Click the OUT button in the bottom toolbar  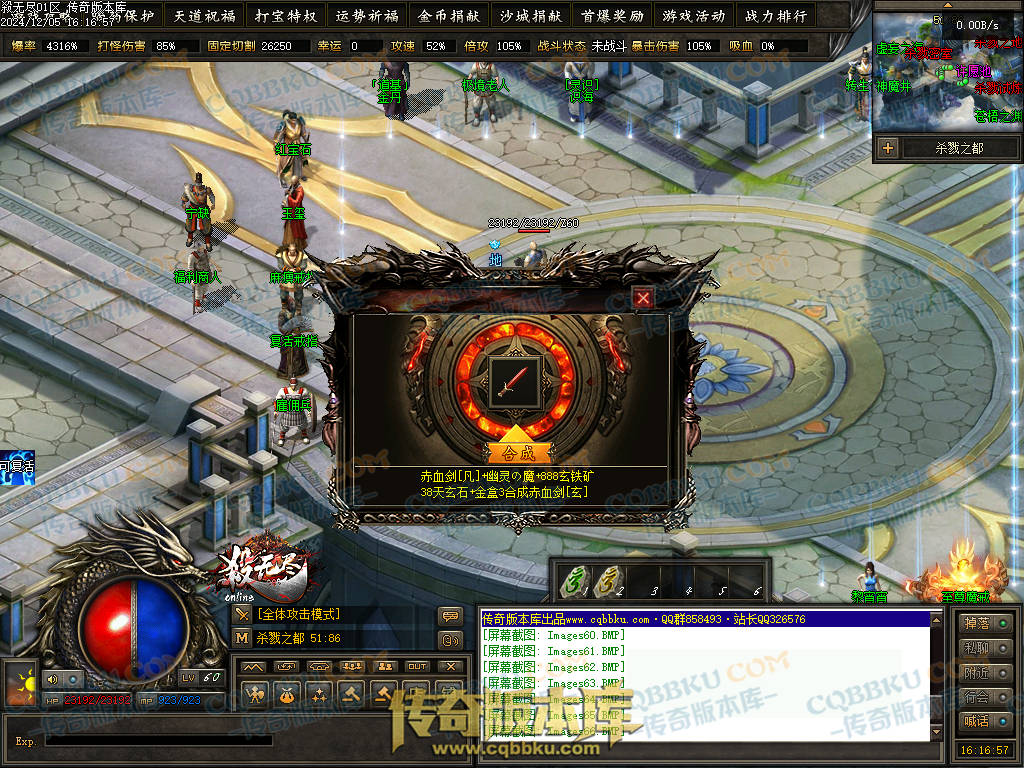point(417,666)
